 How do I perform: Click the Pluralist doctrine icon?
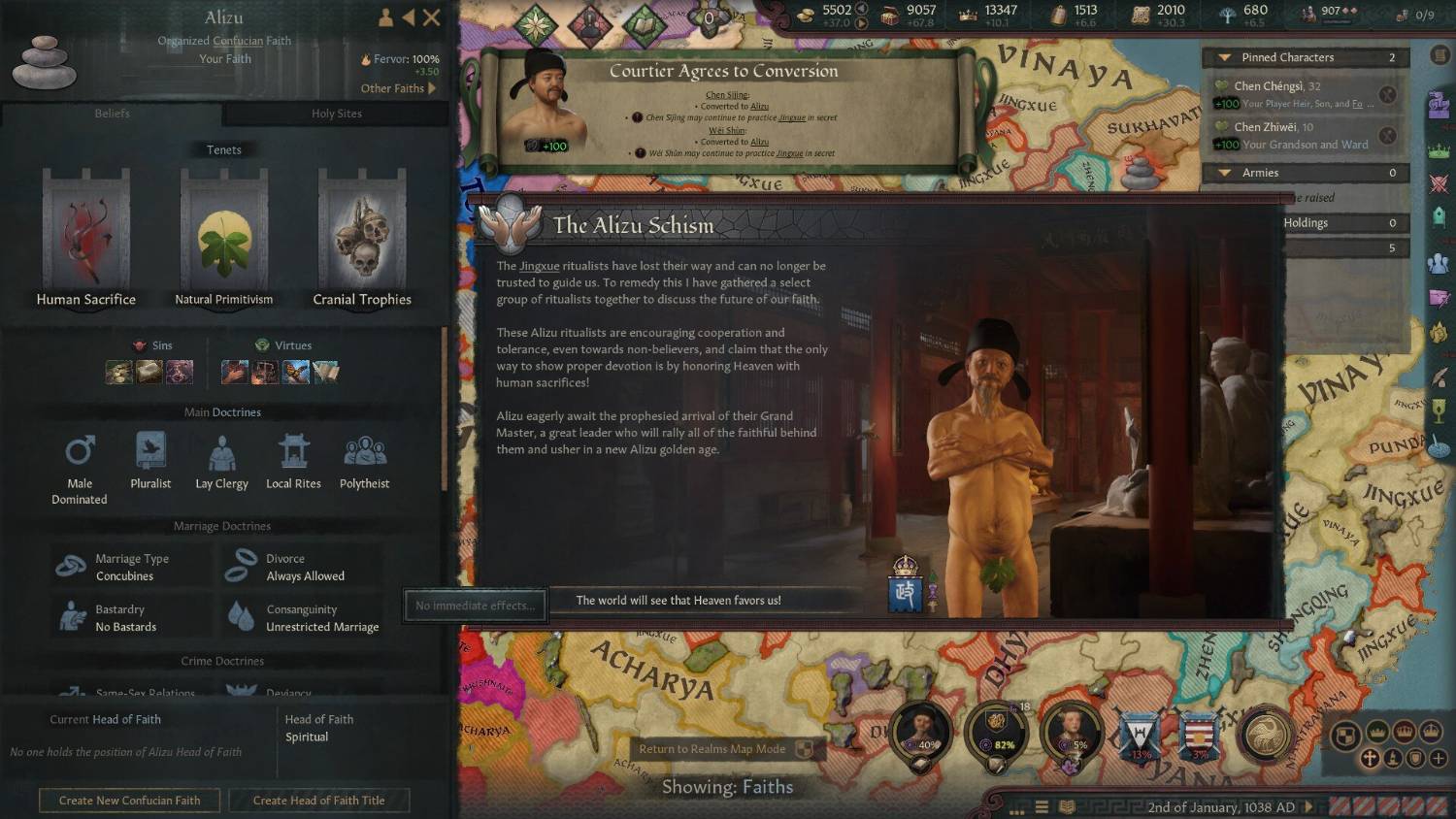click(x=150, y=451)
